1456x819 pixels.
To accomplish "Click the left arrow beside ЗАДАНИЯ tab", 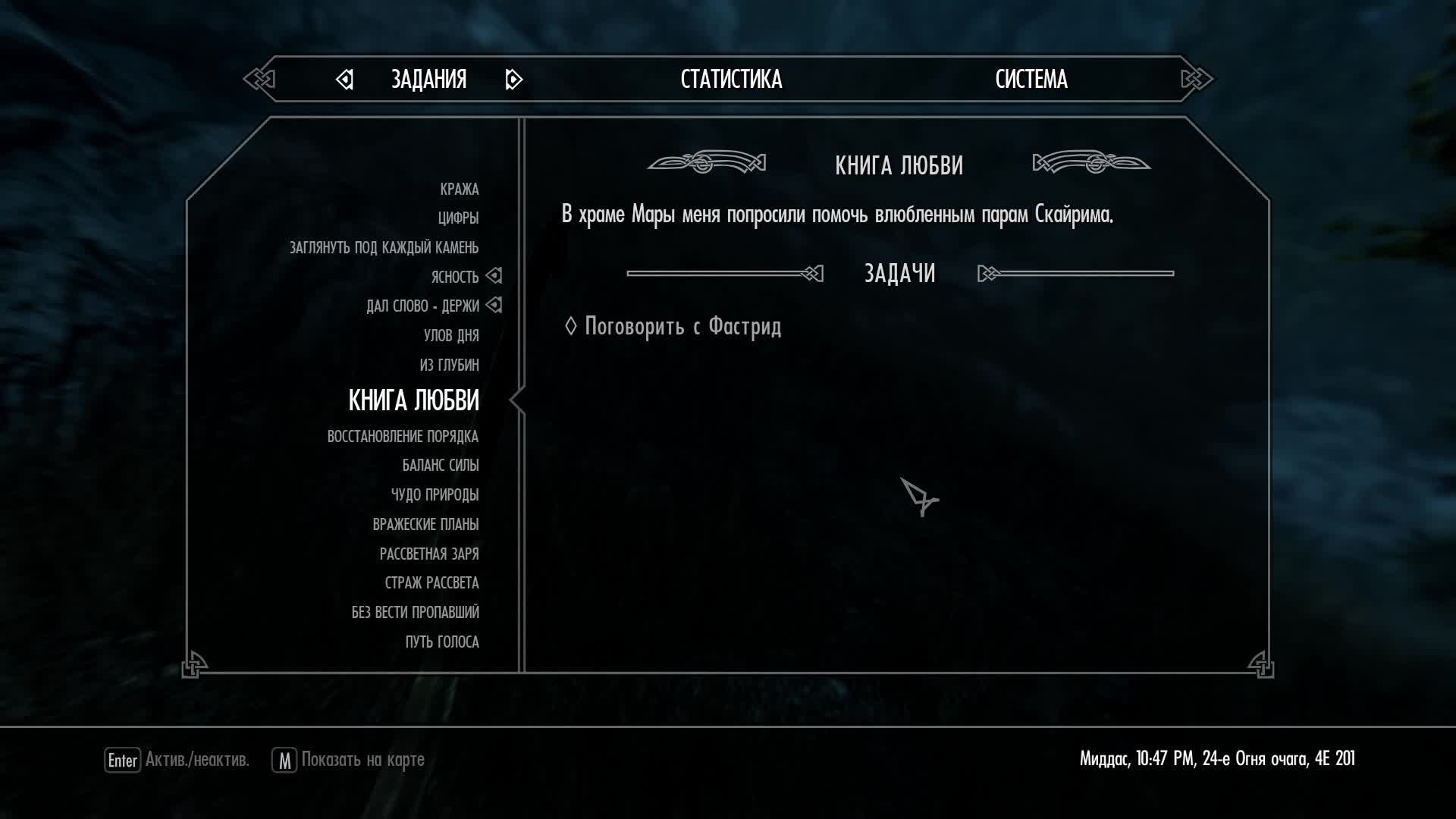I will point(345,79).
